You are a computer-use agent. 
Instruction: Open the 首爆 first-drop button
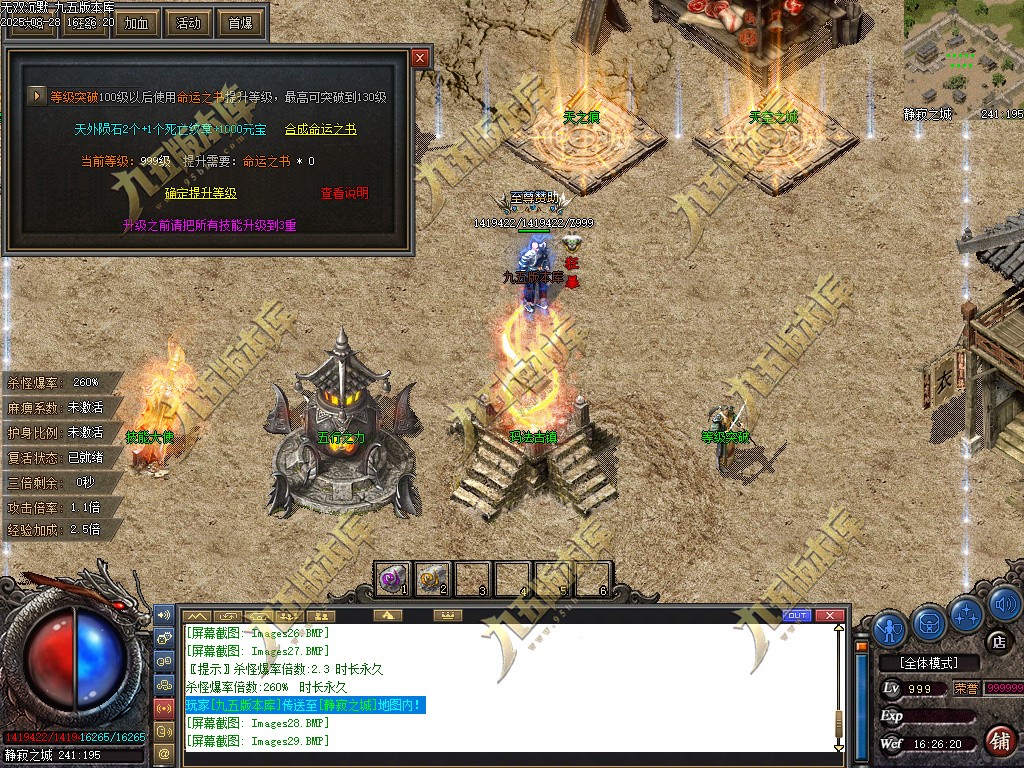point(240,23)
